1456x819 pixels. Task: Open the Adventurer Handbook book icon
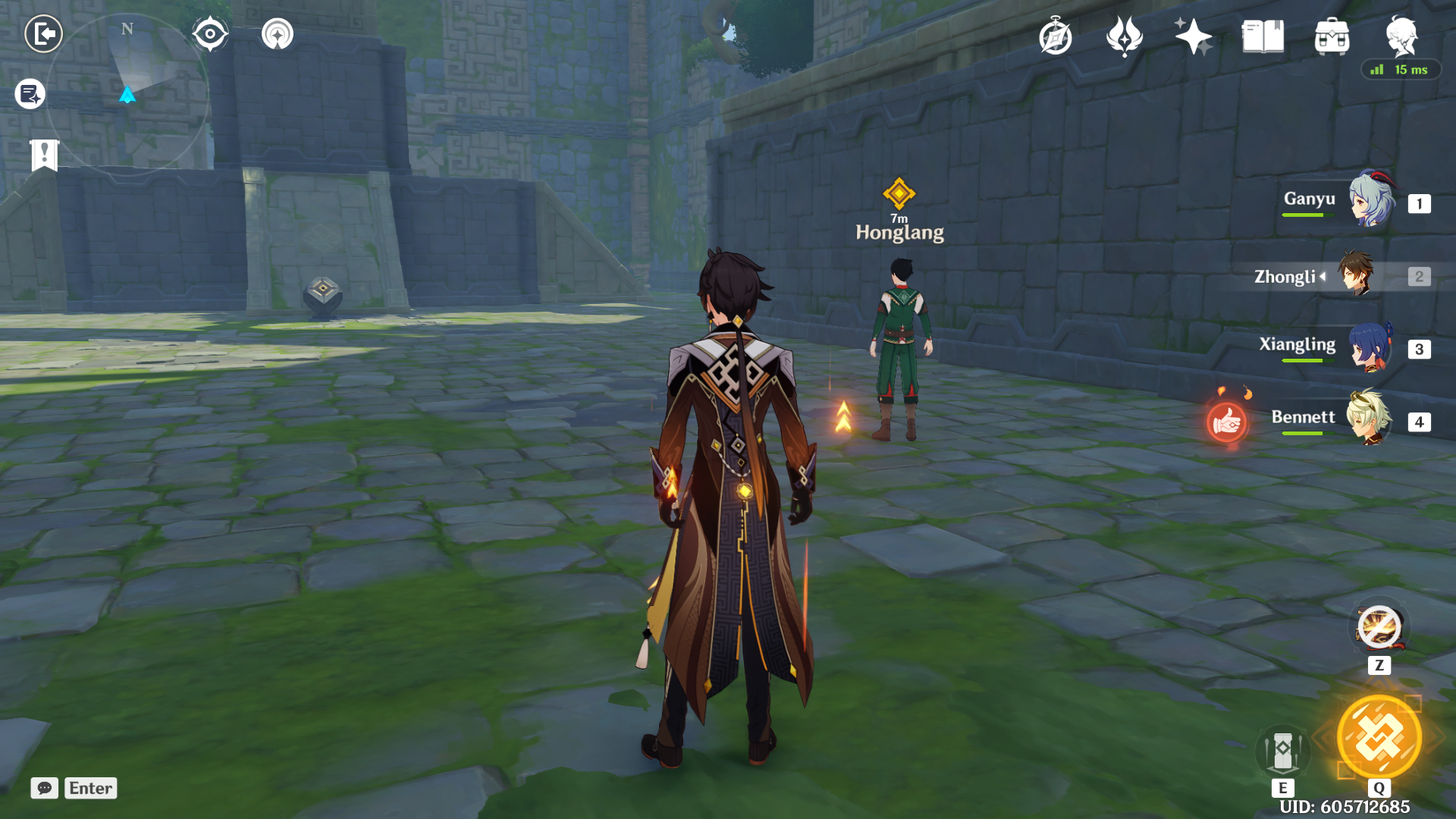click(x=1263, y=36)
